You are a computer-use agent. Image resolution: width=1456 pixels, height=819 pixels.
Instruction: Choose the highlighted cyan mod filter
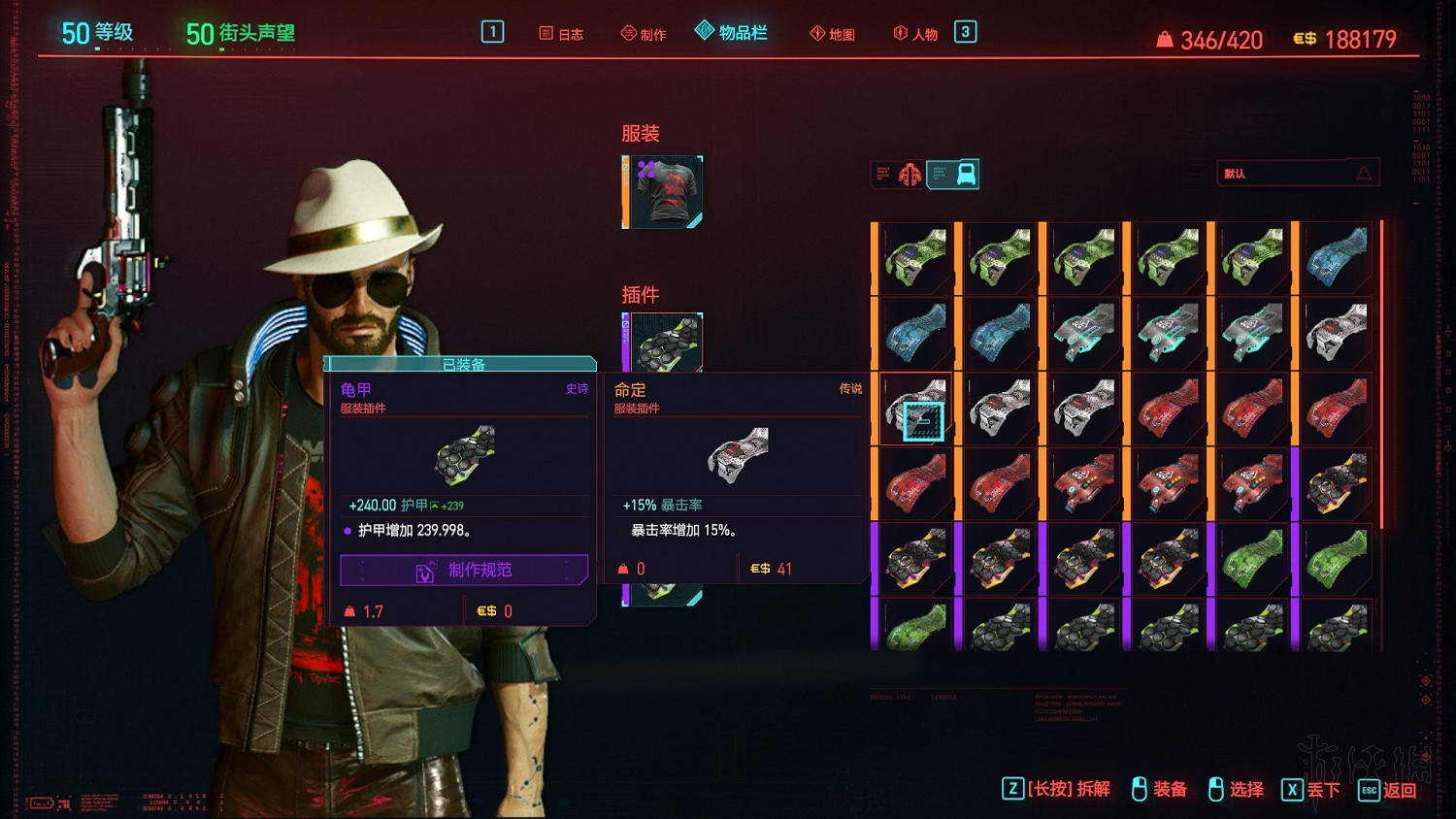(953, 175)
